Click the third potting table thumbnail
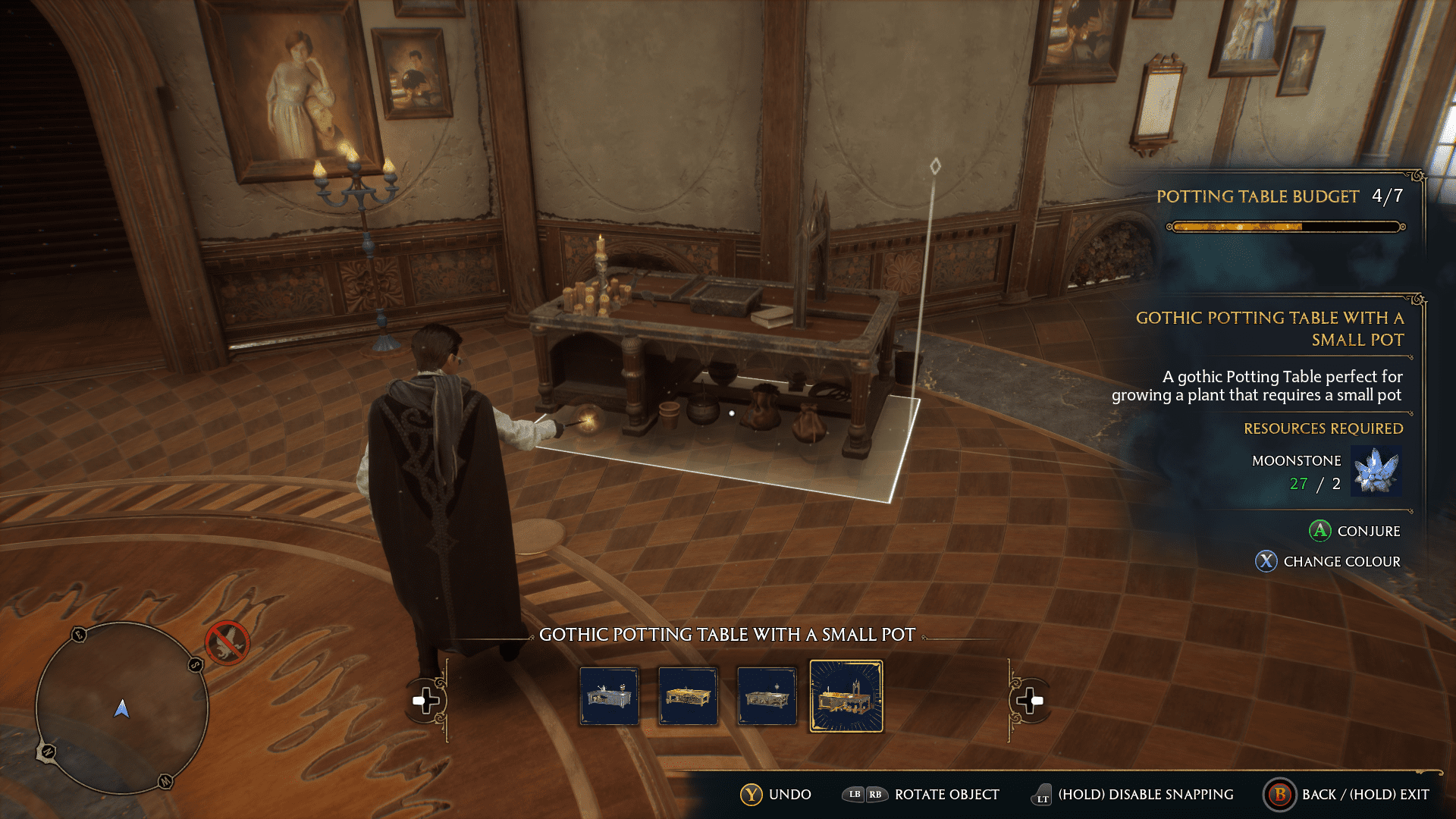Screen dimensions: 1456x819 (x=767, y=697)
